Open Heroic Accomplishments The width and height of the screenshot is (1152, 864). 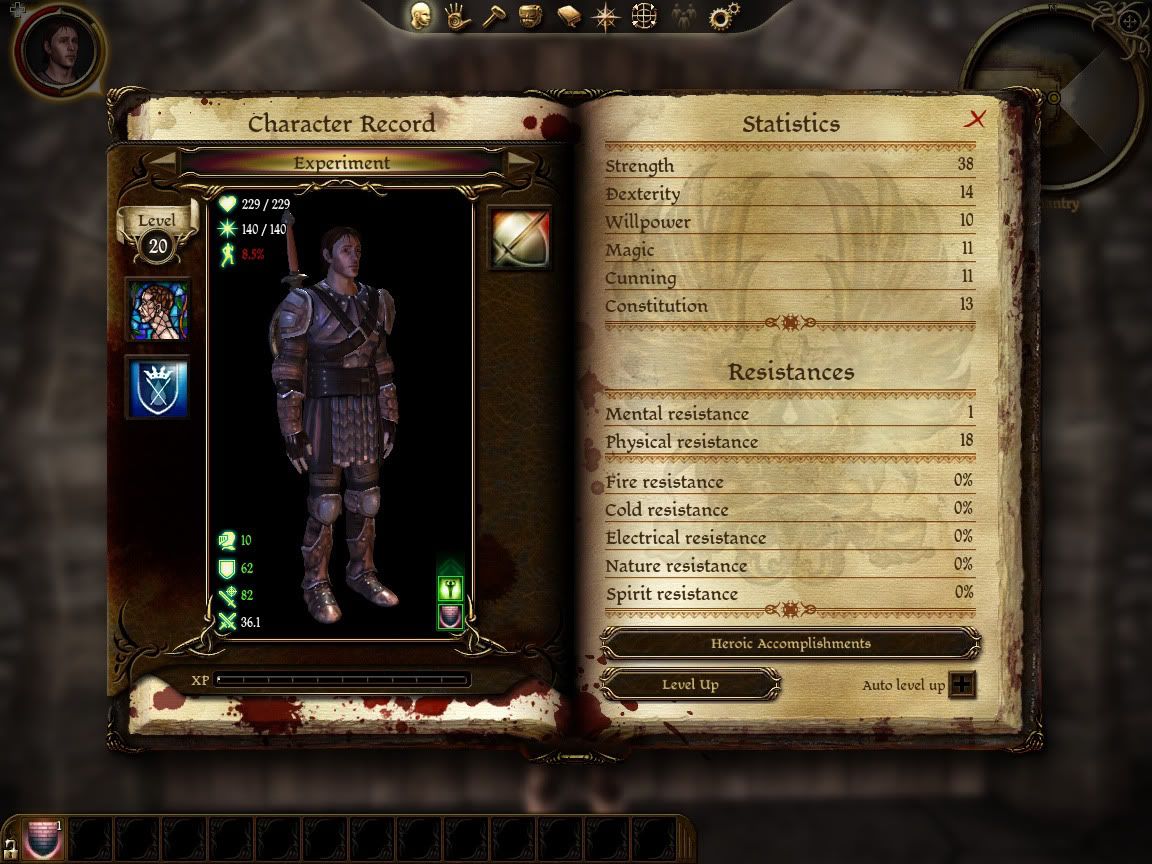coord(790,644)
